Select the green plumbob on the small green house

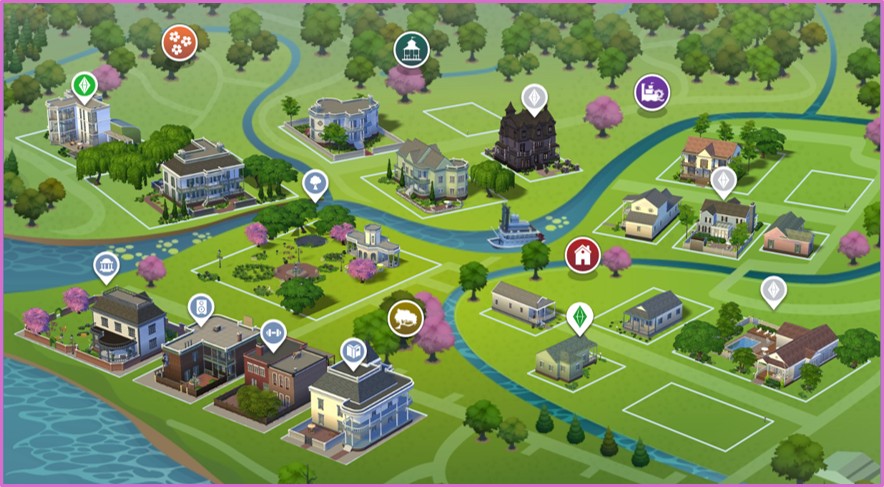[x=578, y=317]
